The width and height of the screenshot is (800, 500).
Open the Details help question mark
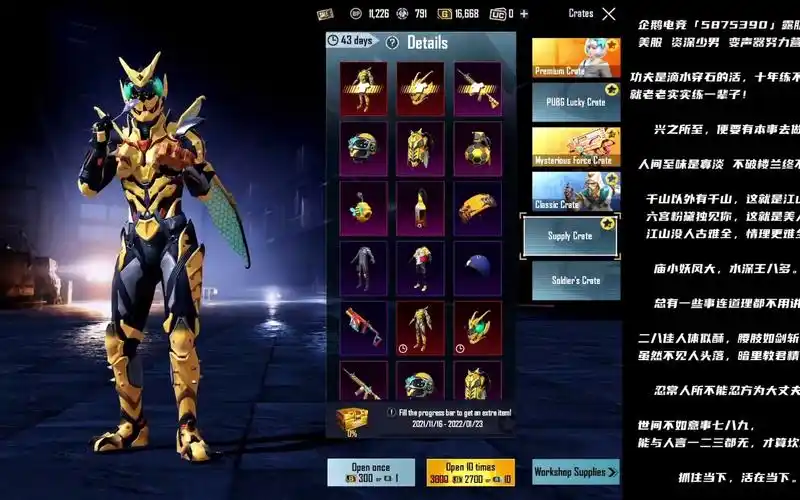point(392,43)
